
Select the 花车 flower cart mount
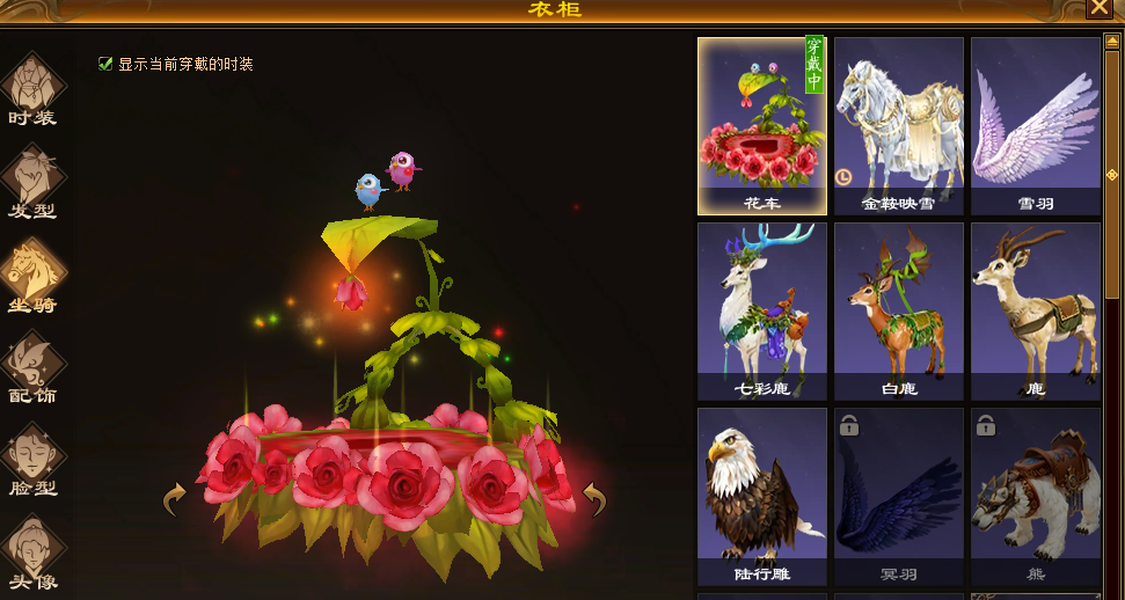click(x=762, y=126)
